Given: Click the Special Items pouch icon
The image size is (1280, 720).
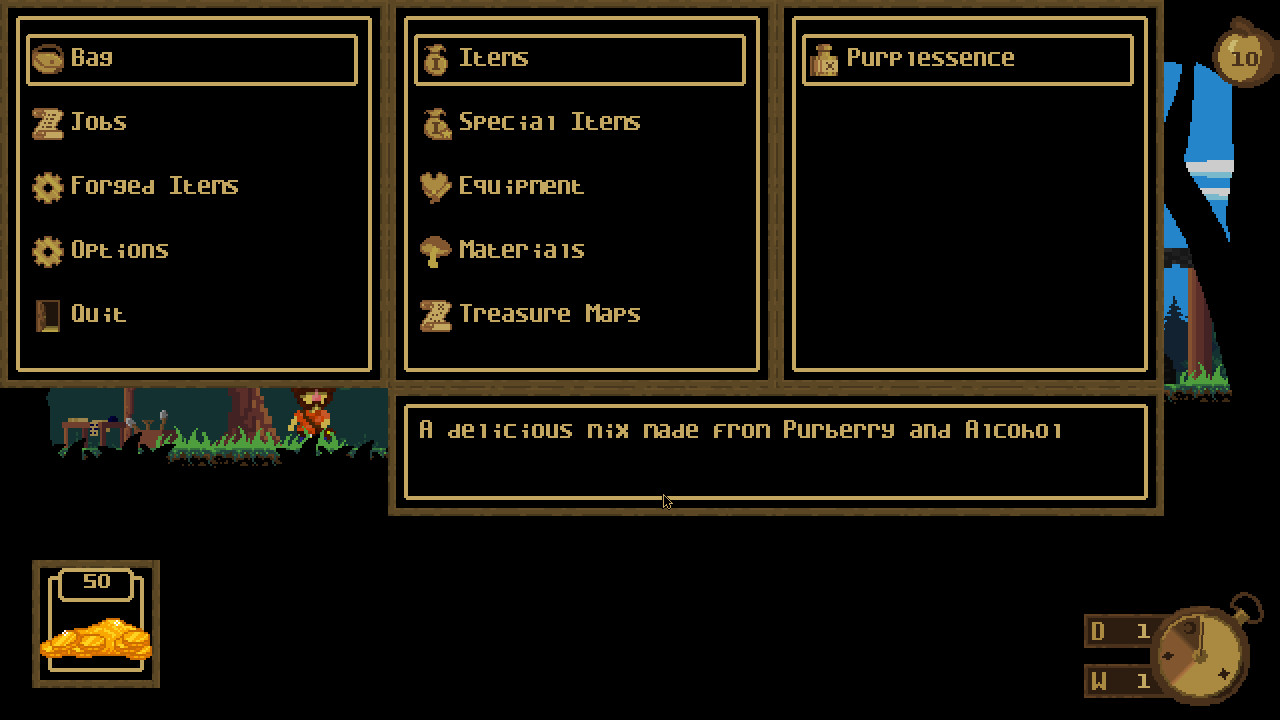Looking at the screenshot, I should coord(434,121).
